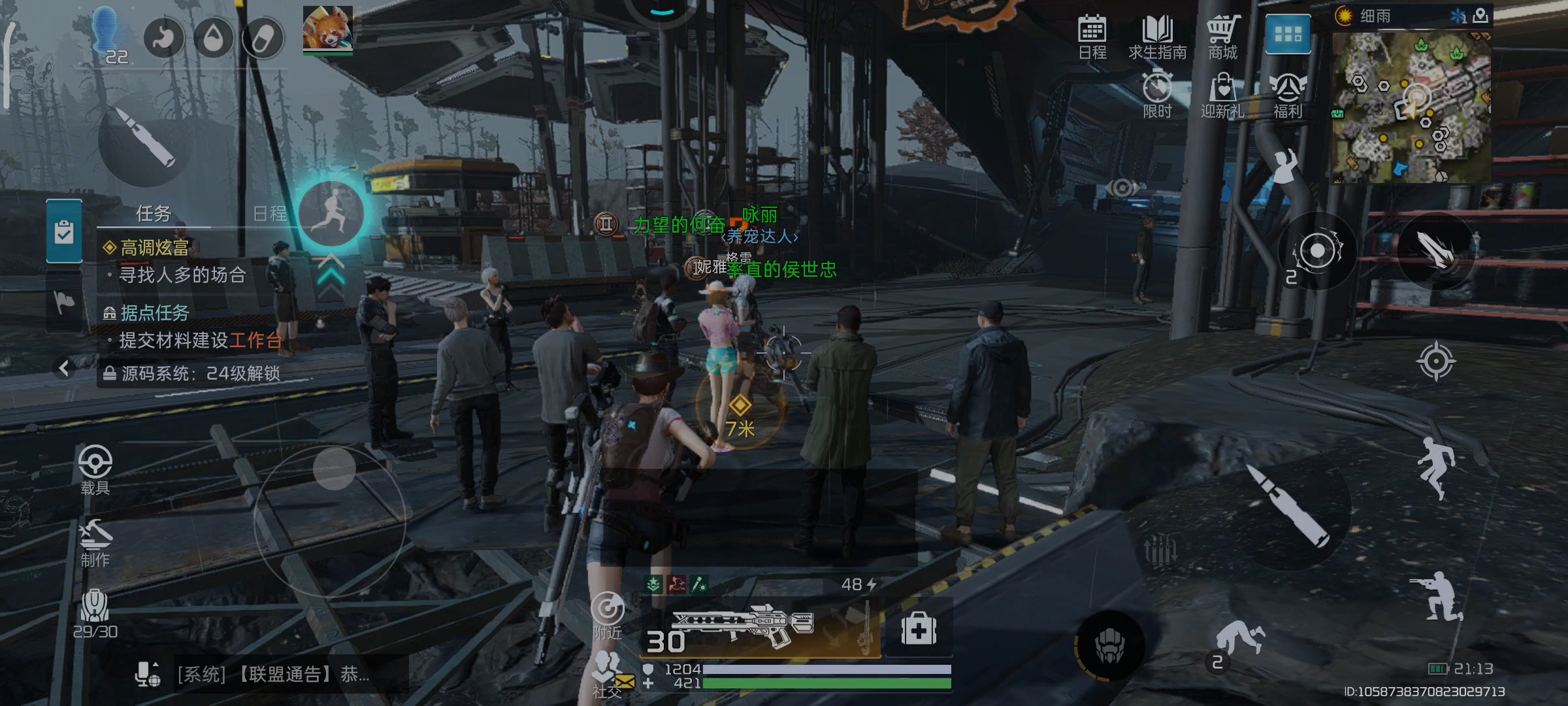Viewport: 1568px width, 706px height.
Task: Open the 商城 shop
Action: point(1222,37)
